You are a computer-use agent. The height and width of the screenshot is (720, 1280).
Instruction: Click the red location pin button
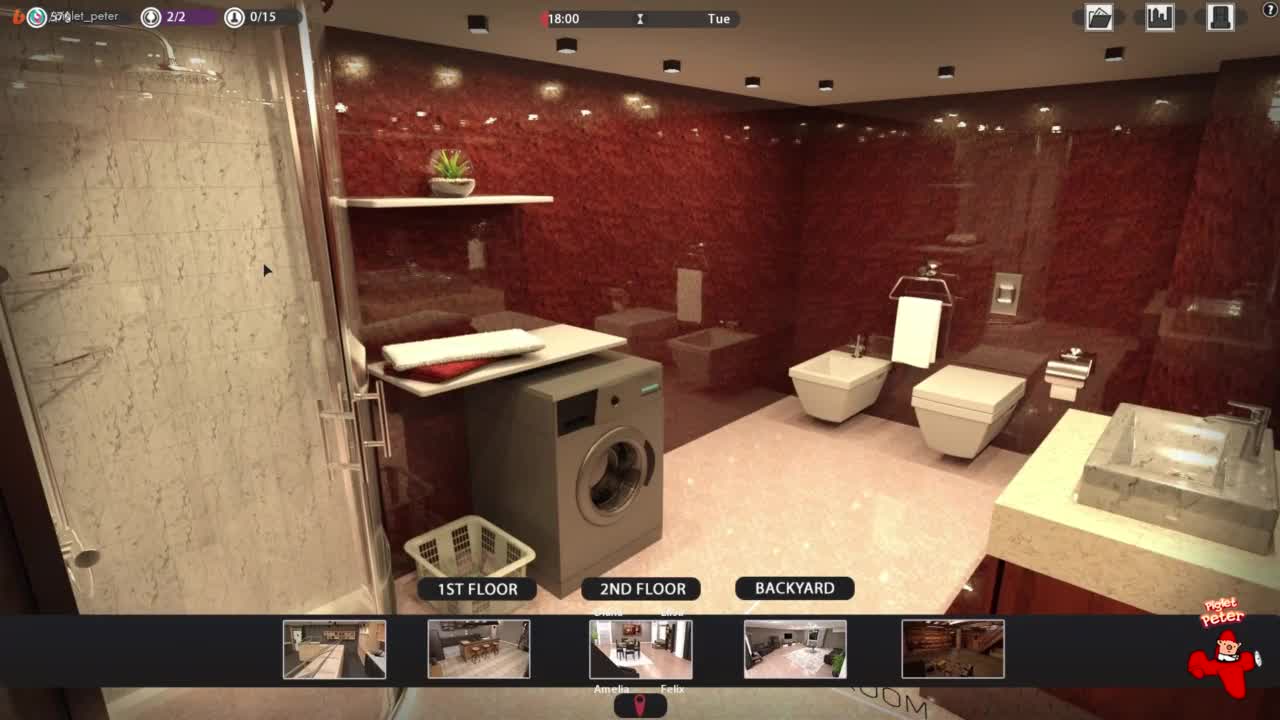[x=640, y=706]
